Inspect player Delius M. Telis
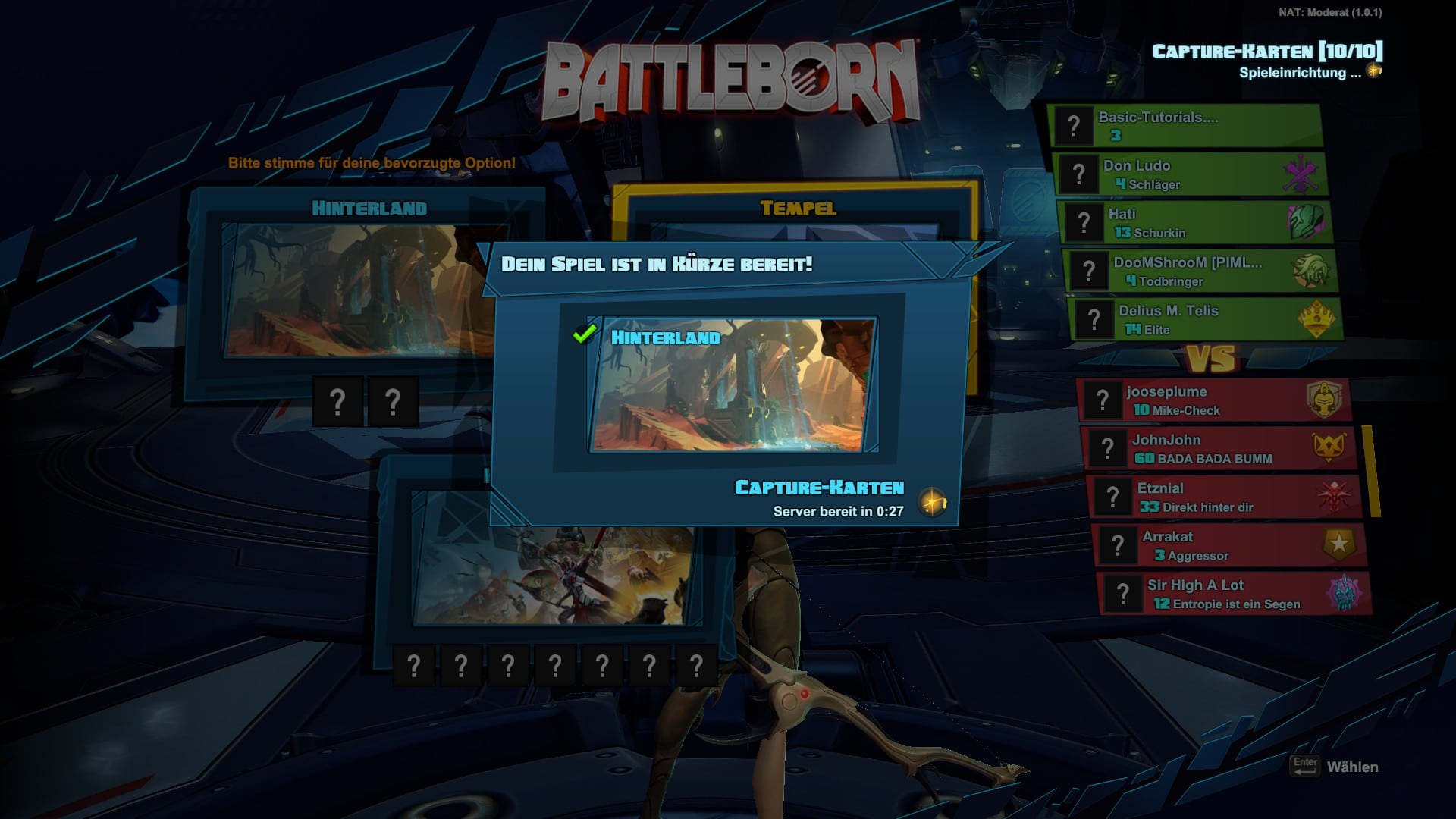The width and height of the screenshot is (1456, 819). pos(1205,320)
